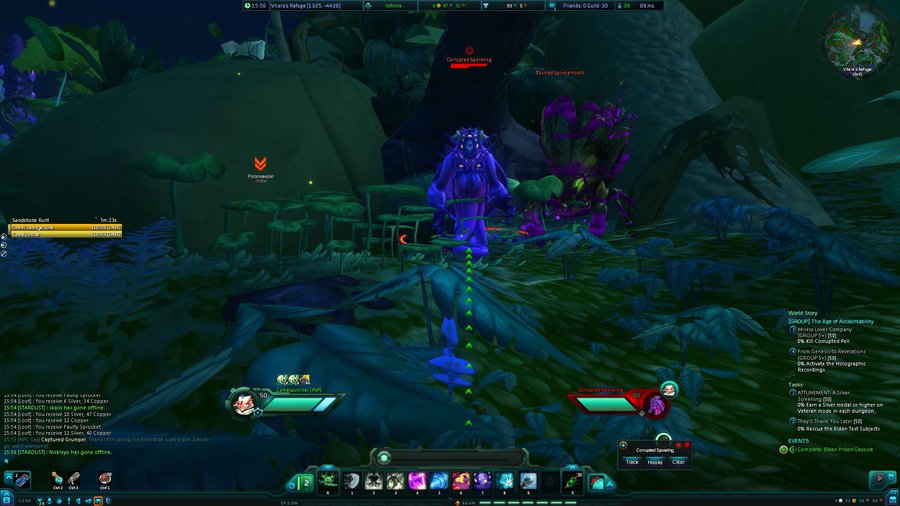Activate the purple orb ability in slot 7
900x506 pixels.
[x=482, y=481]
